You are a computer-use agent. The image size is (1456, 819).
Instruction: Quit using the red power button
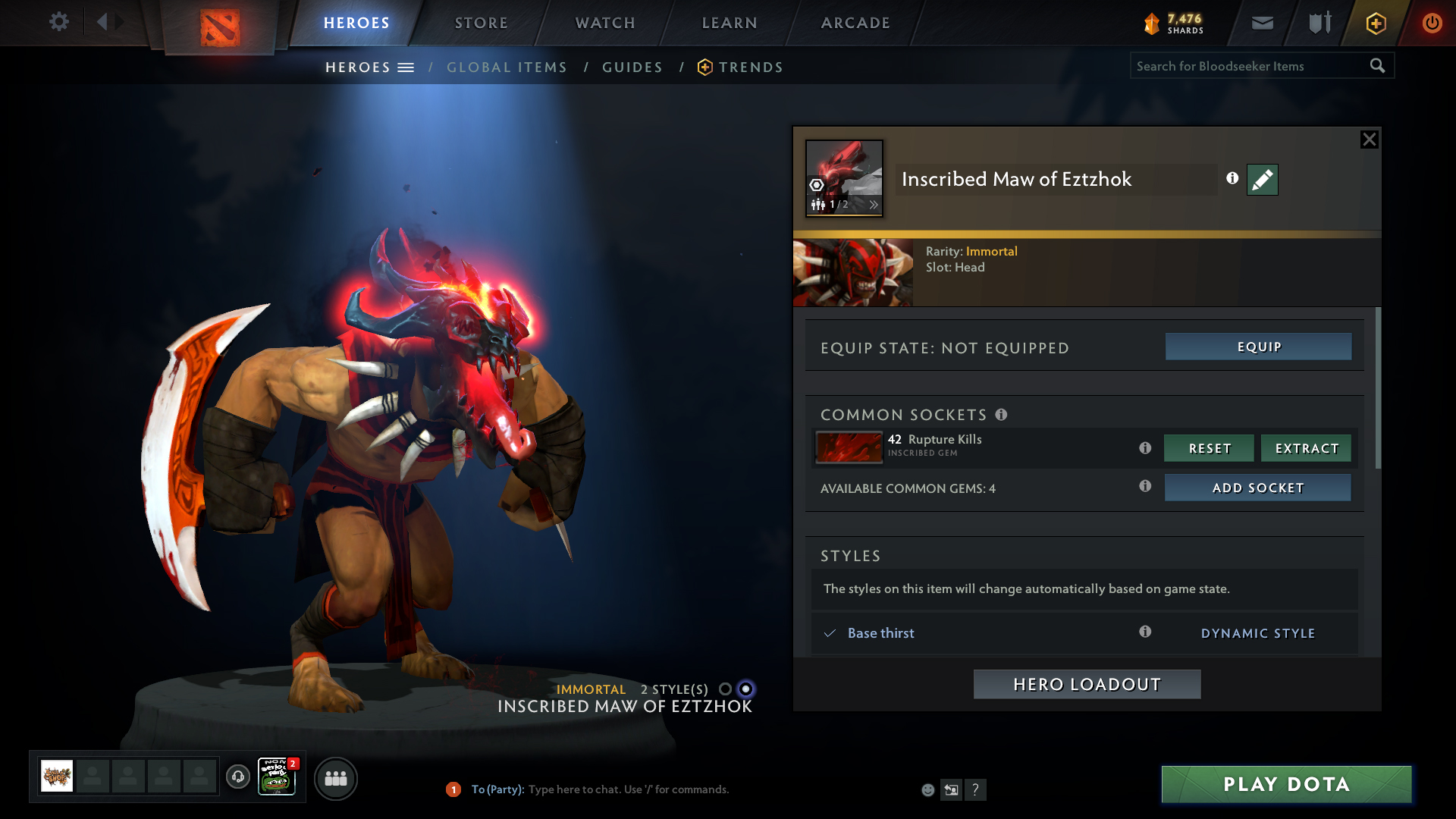(x=1432, y=23)
